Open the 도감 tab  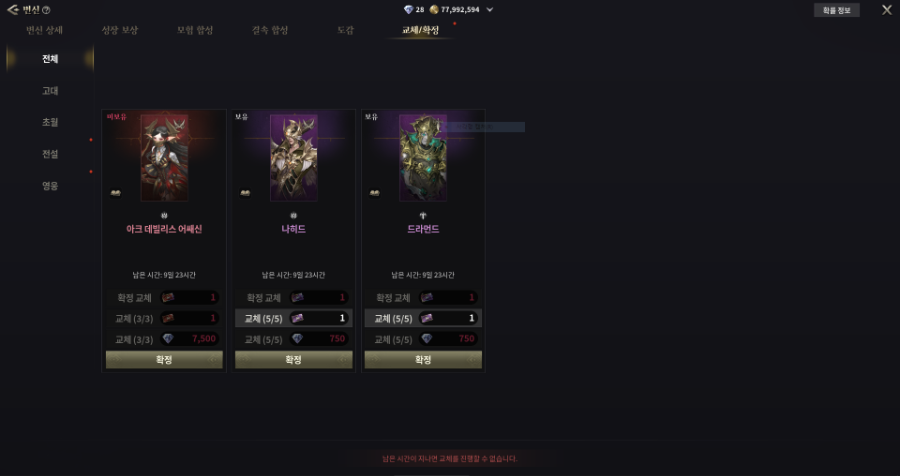[x=345, y=30]
